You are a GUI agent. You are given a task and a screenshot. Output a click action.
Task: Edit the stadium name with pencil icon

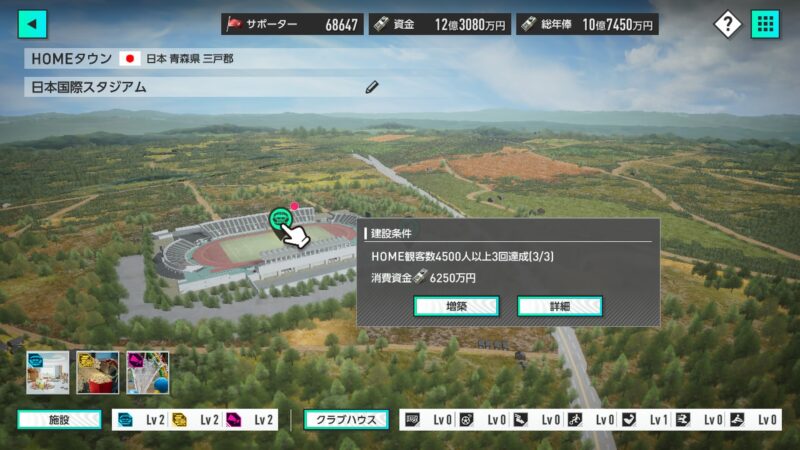tap(372, 87)
